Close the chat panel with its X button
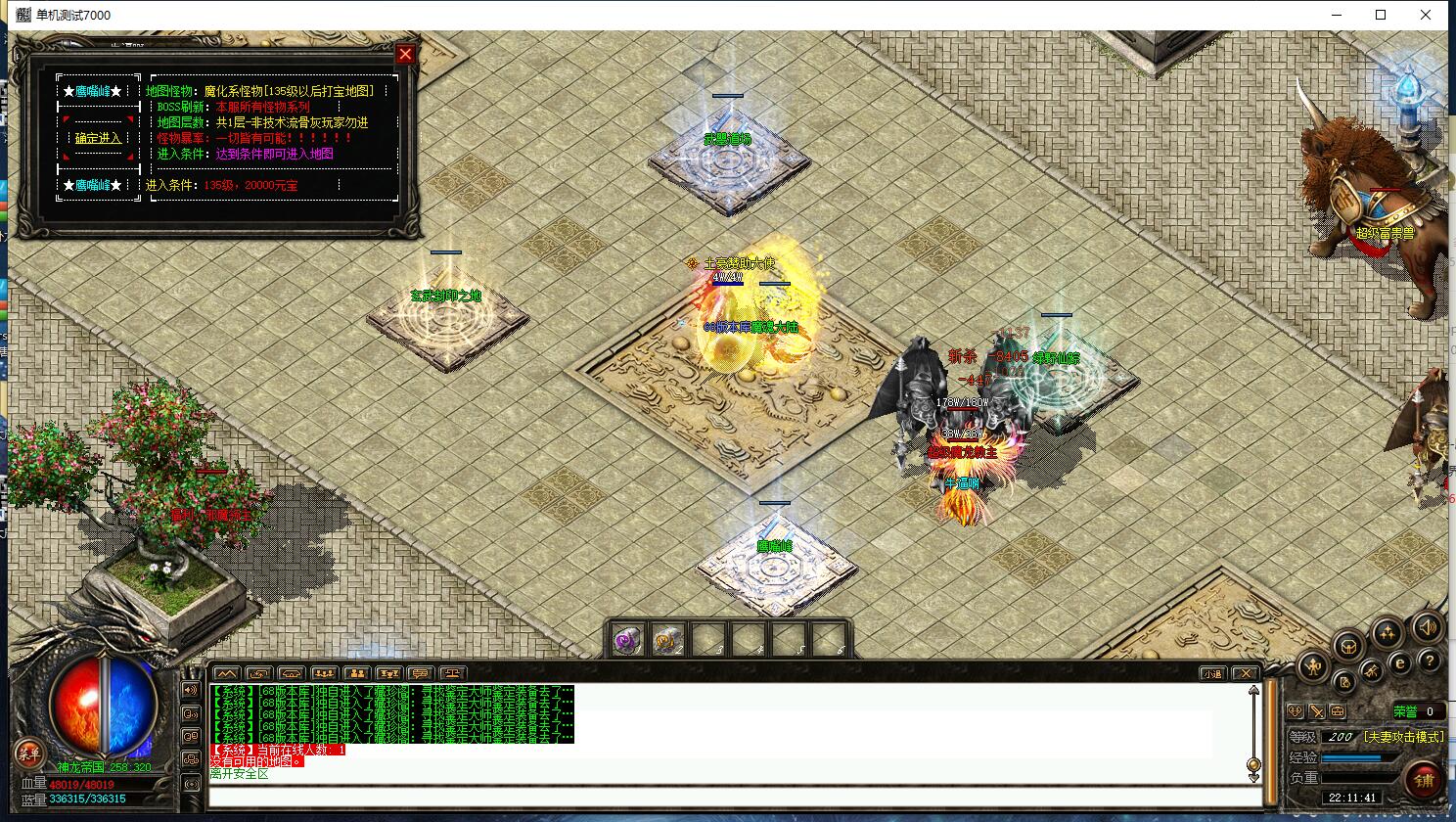The height and width of the screenshot is (822, 1456). click(x=1245, y=673)
